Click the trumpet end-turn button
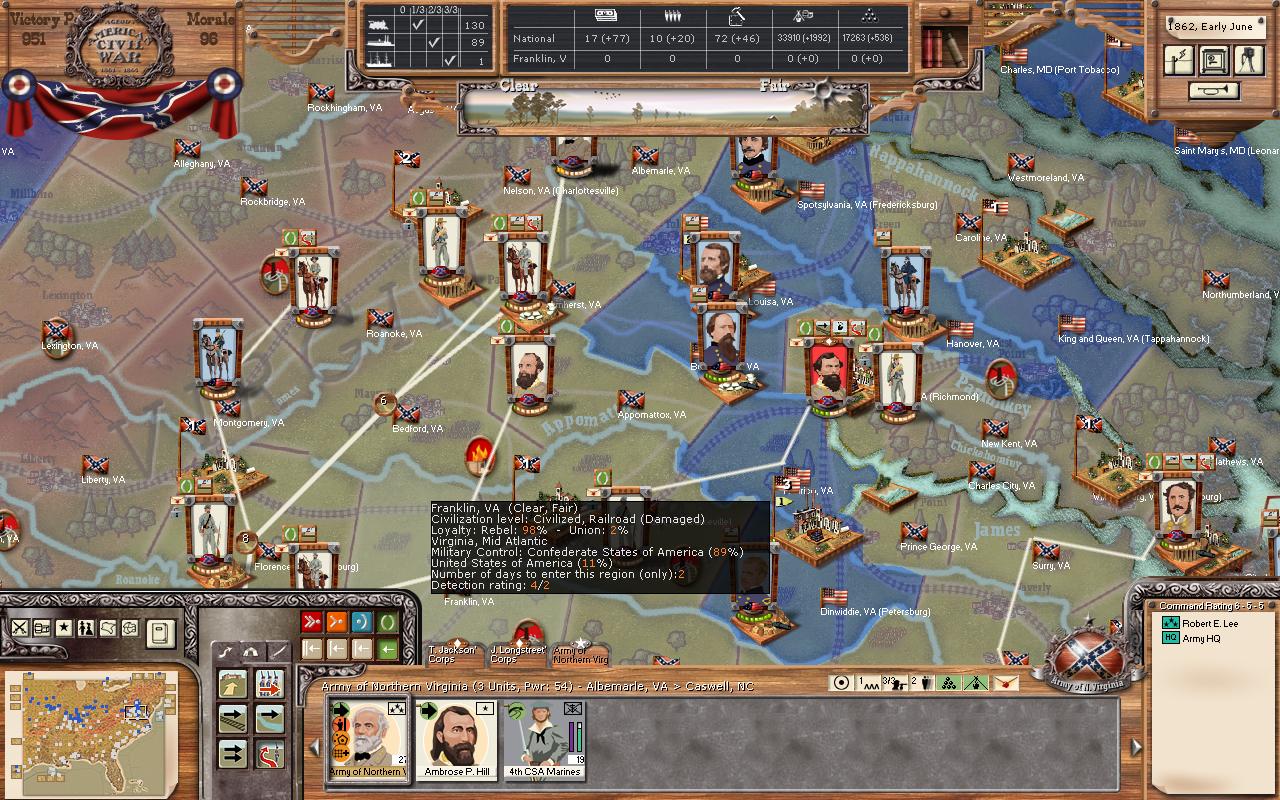This screenshot has width=1280, height=800. [x=1214, y=91]
